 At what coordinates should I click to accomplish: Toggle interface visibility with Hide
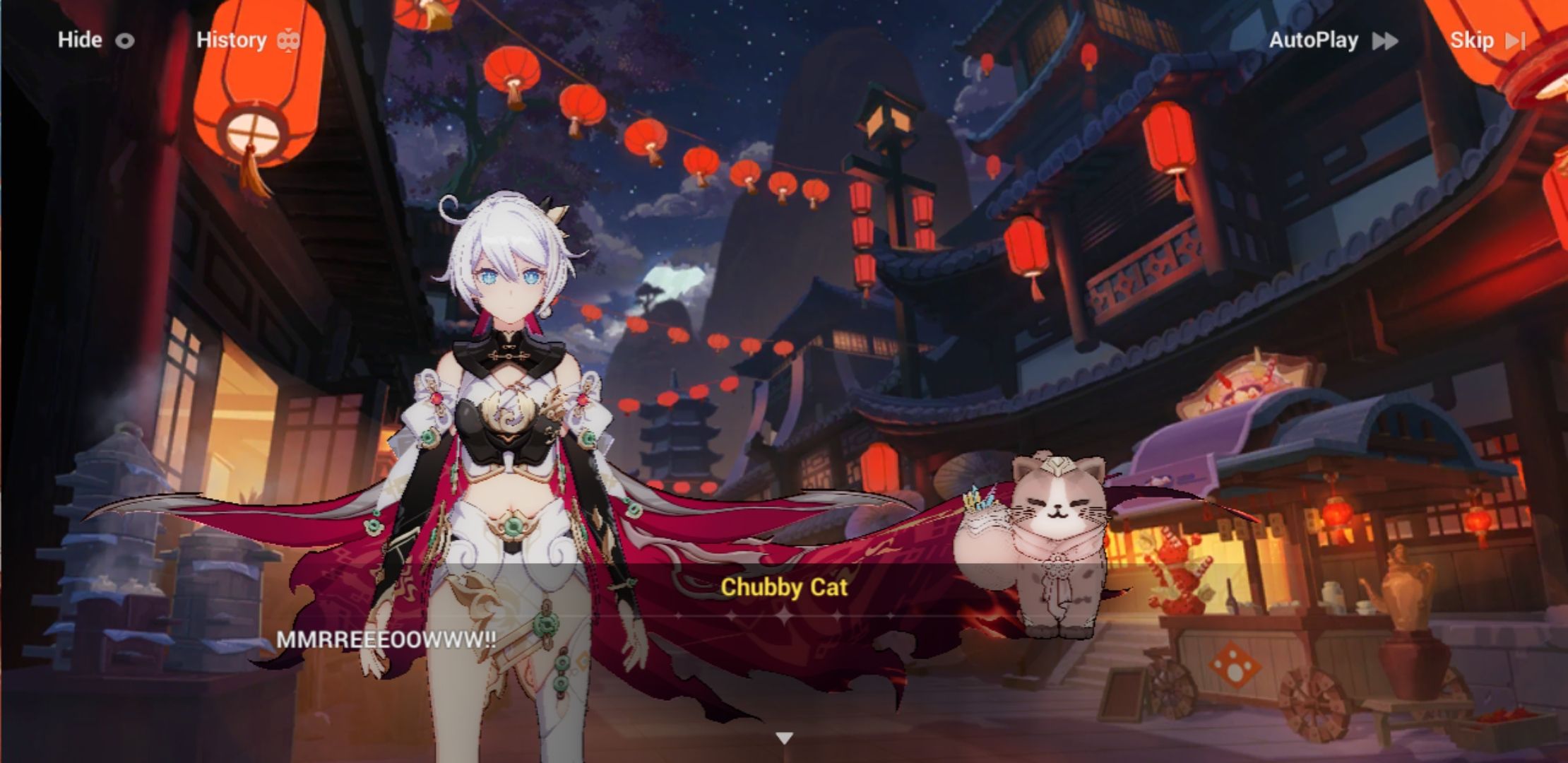79,40
